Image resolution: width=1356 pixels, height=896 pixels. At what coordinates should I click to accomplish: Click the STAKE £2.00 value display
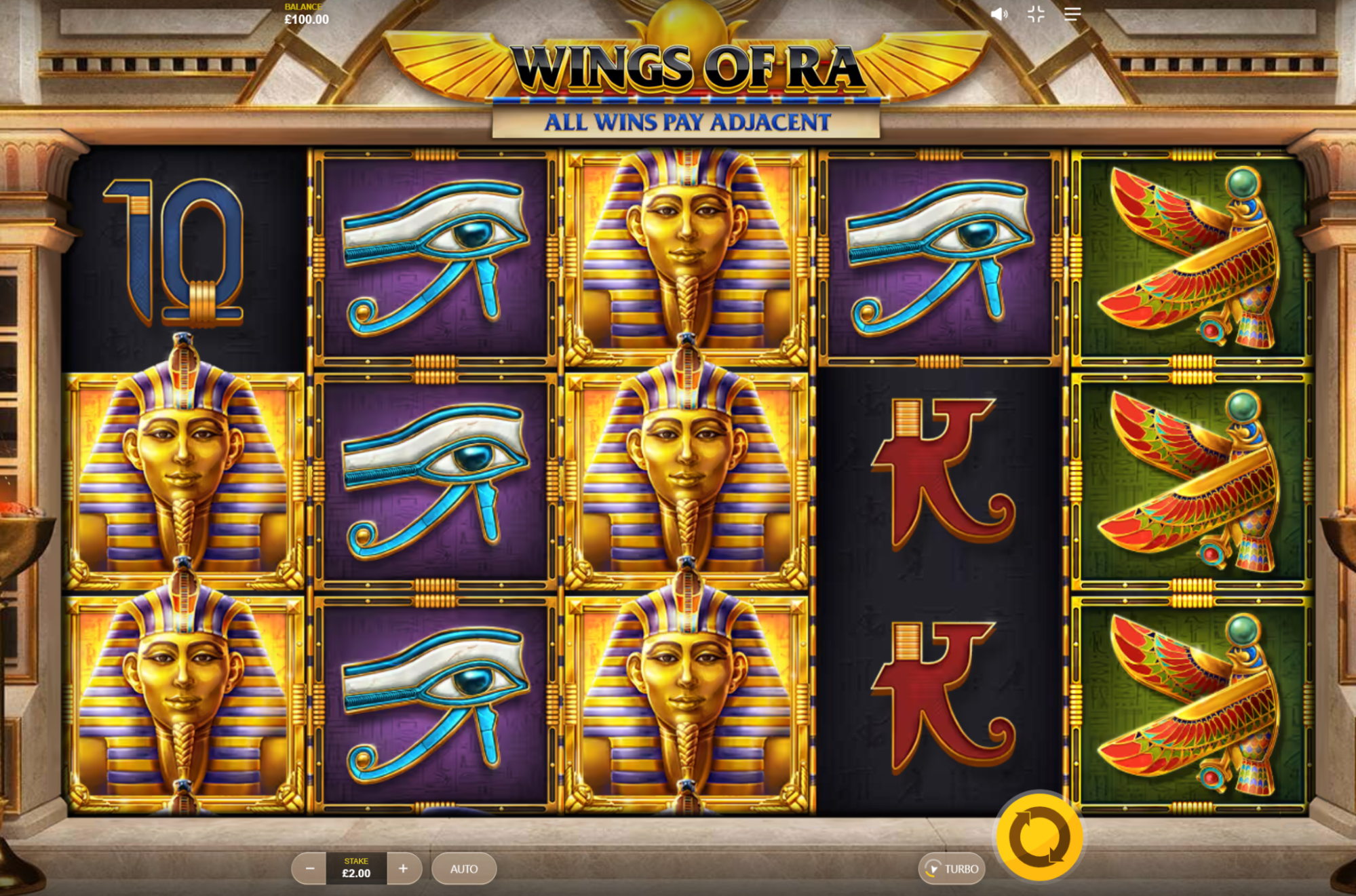pyautogui.click(x=356, y=869)
